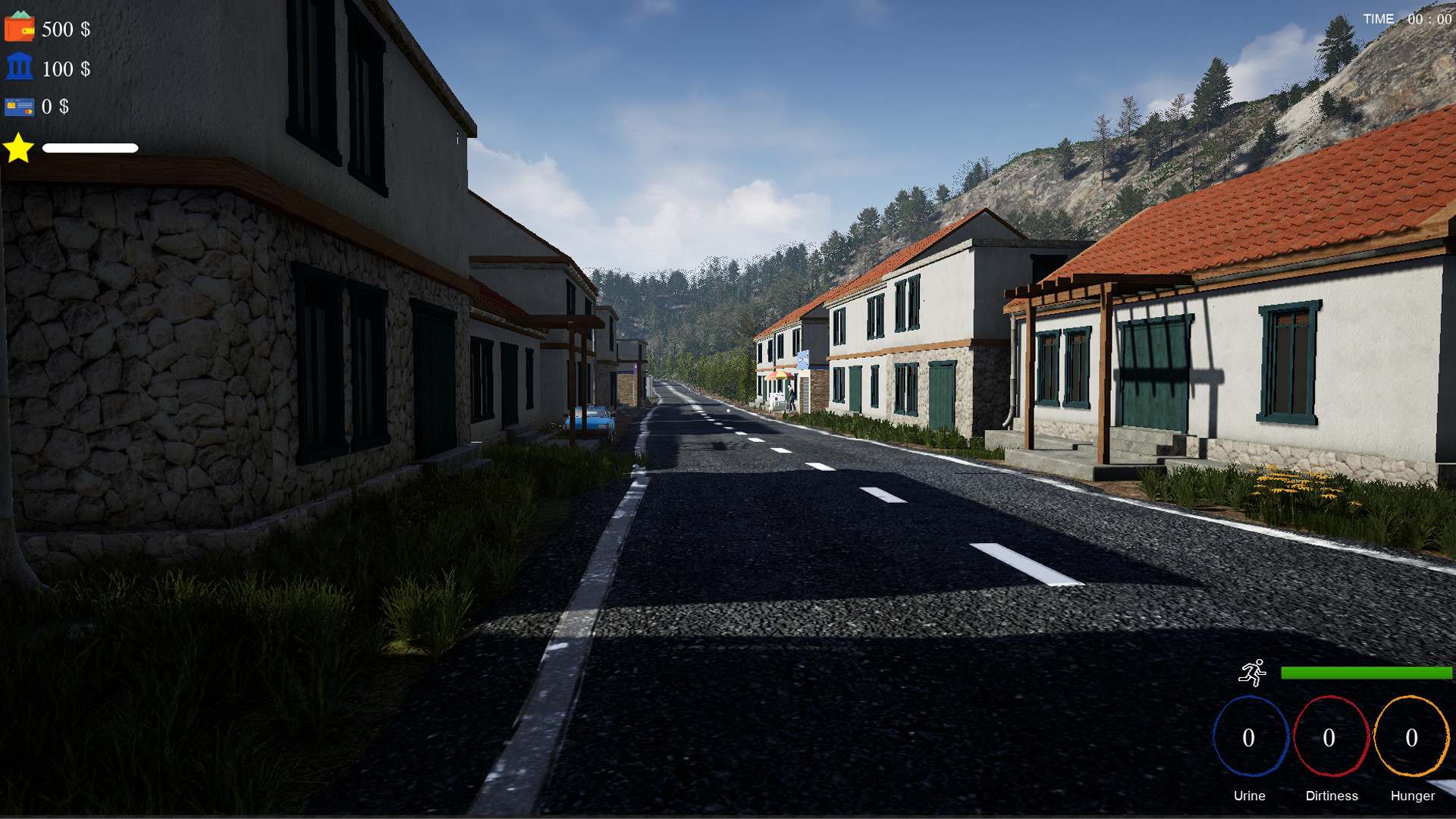Click the Dirtiness label
This screenshot has width=1456, height=819.
[x=1332, y=796]
